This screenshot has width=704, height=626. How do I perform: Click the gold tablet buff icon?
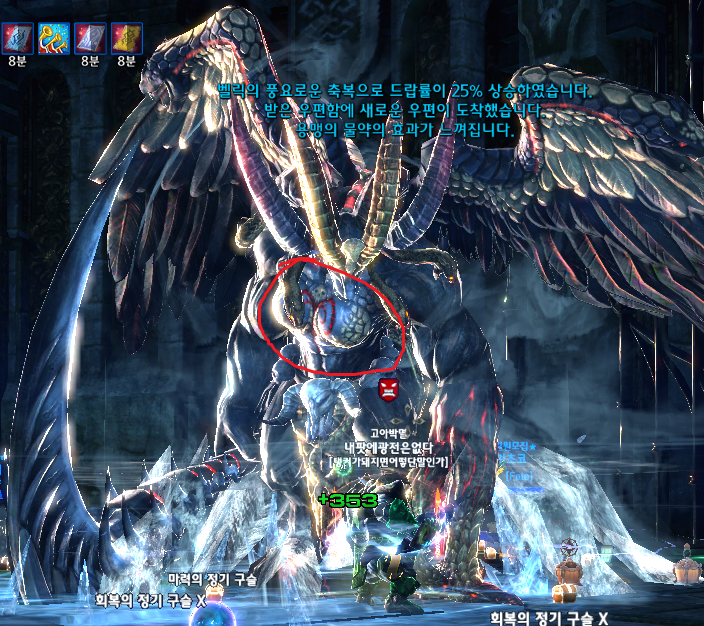[x=126, y=38]
